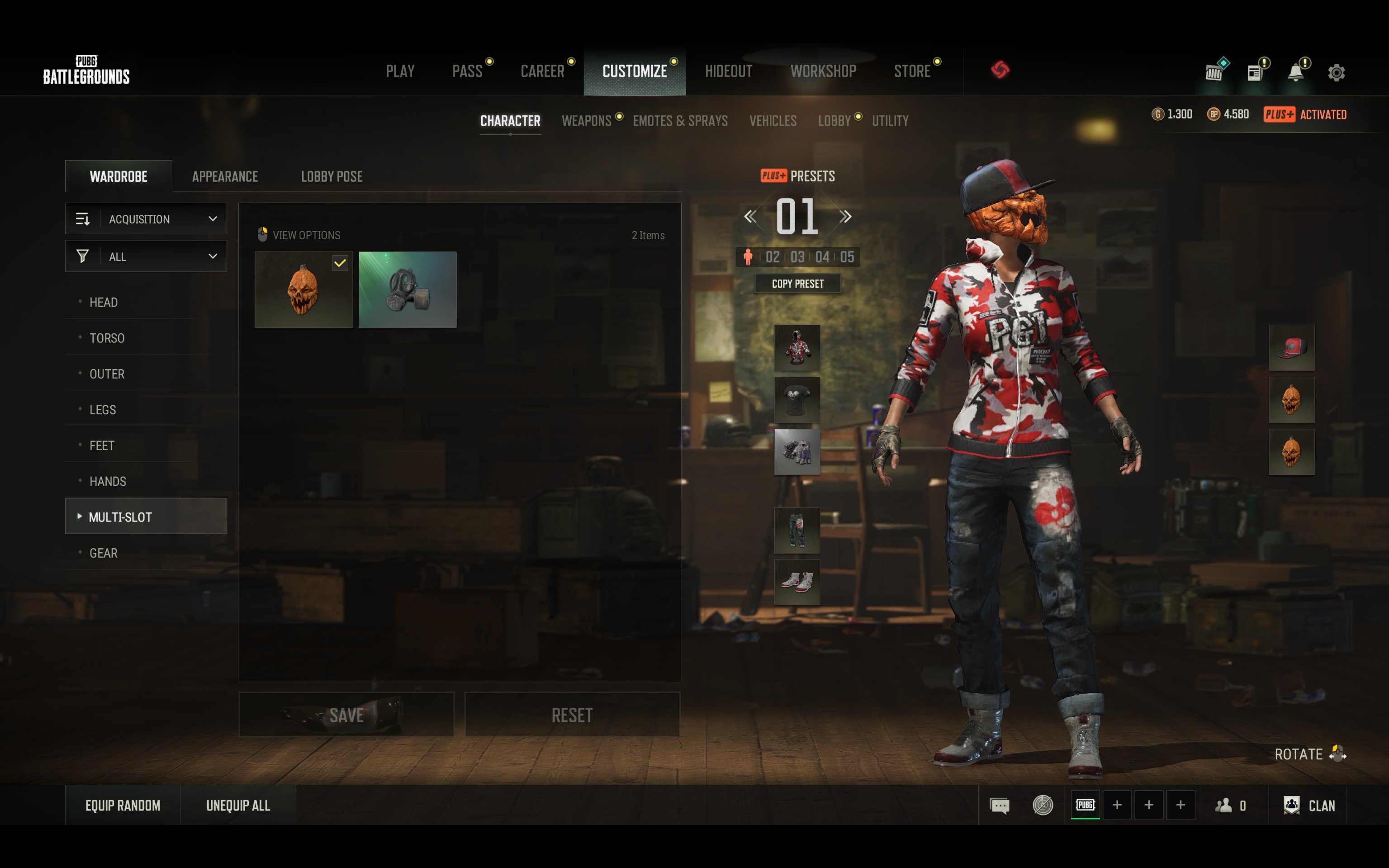Equip a random outfit

click(123, 806)
